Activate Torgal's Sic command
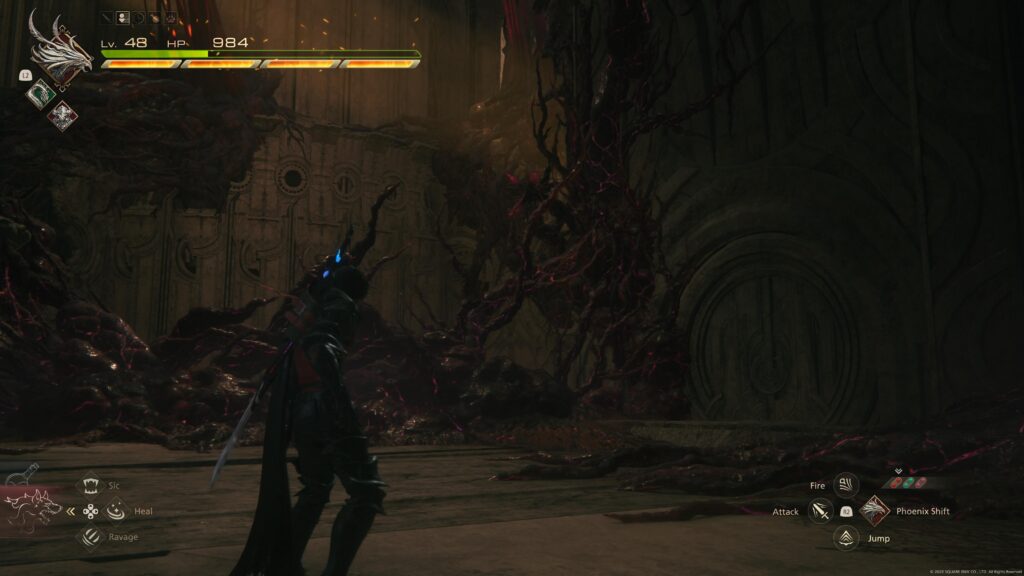The image size is (1024, 576). 90,484
